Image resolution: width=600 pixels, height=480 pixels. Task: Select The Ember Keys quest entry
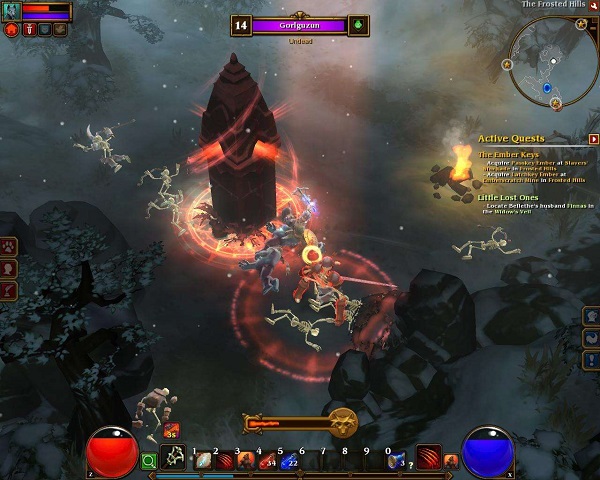click(508, 154)
